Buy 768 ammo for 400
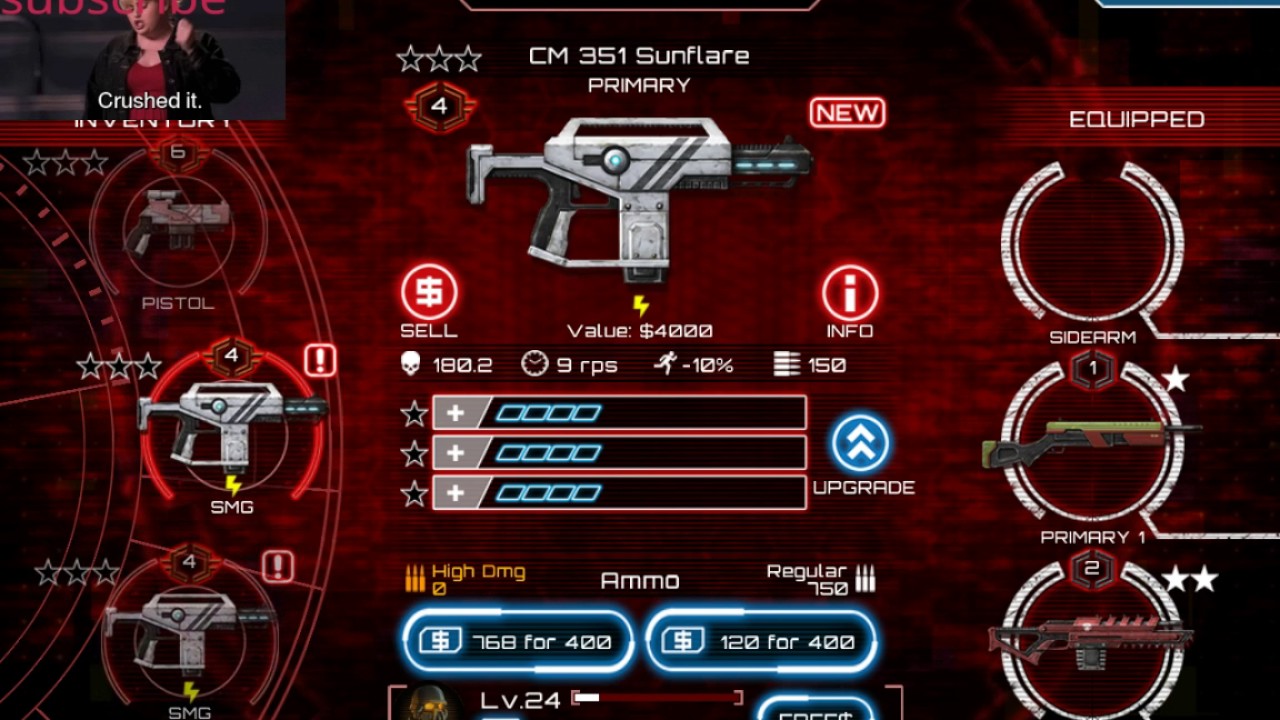The height and width of the screenshot is (720, 1280). [518, 641]
